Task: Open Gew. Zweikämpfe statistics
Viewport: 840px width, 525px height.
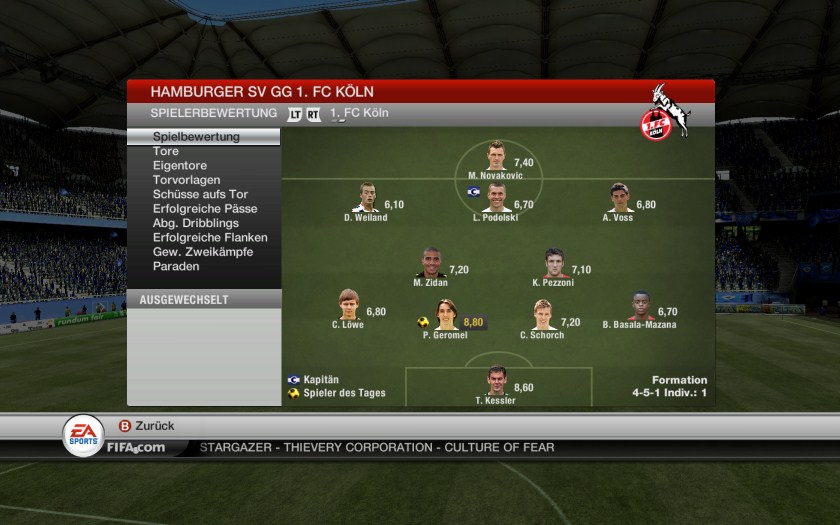Action: (203, 252)
